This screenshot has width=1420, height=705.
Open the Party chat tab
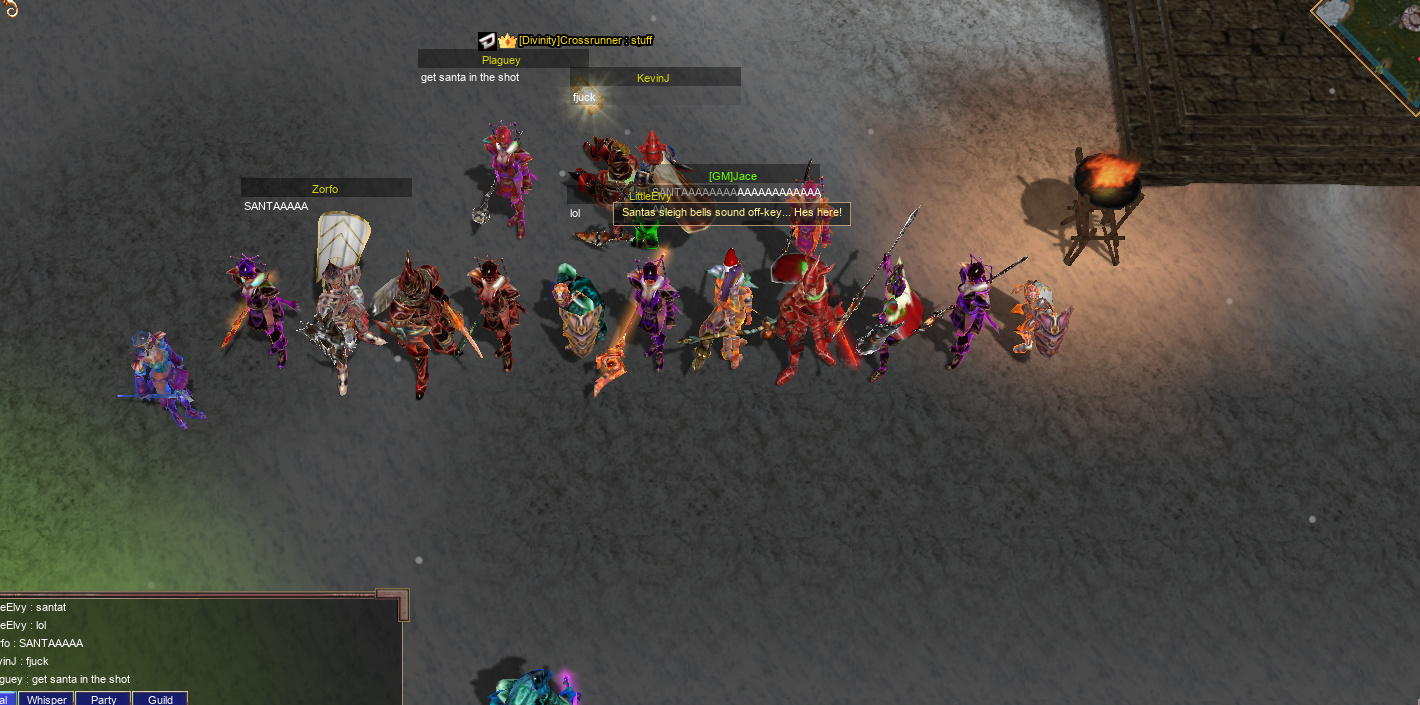(x=104, y=699)
